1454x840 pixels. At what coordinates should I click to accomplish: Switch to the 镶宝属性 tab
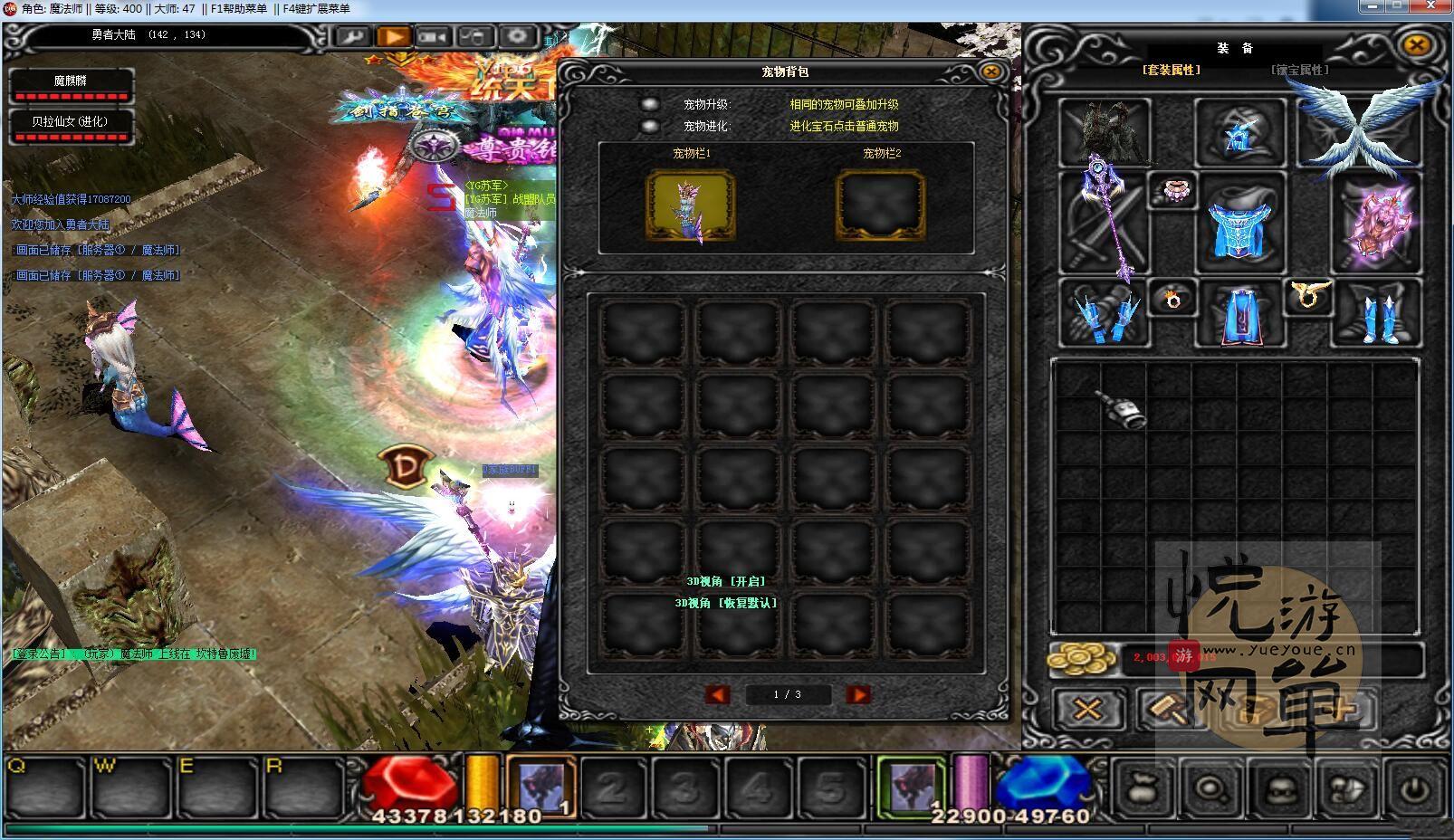[1299, 70]
